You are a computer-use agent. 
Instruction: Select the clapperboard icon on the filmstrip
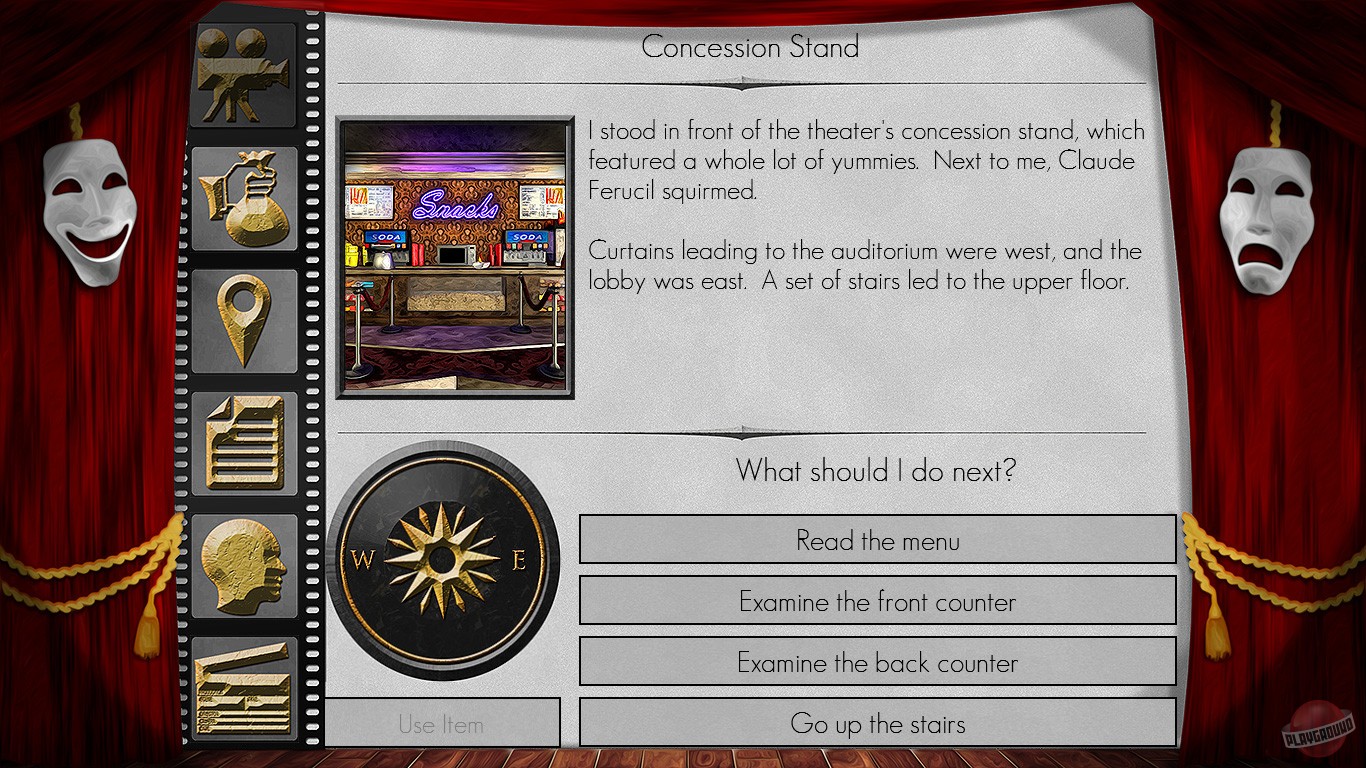click(243, 690)
